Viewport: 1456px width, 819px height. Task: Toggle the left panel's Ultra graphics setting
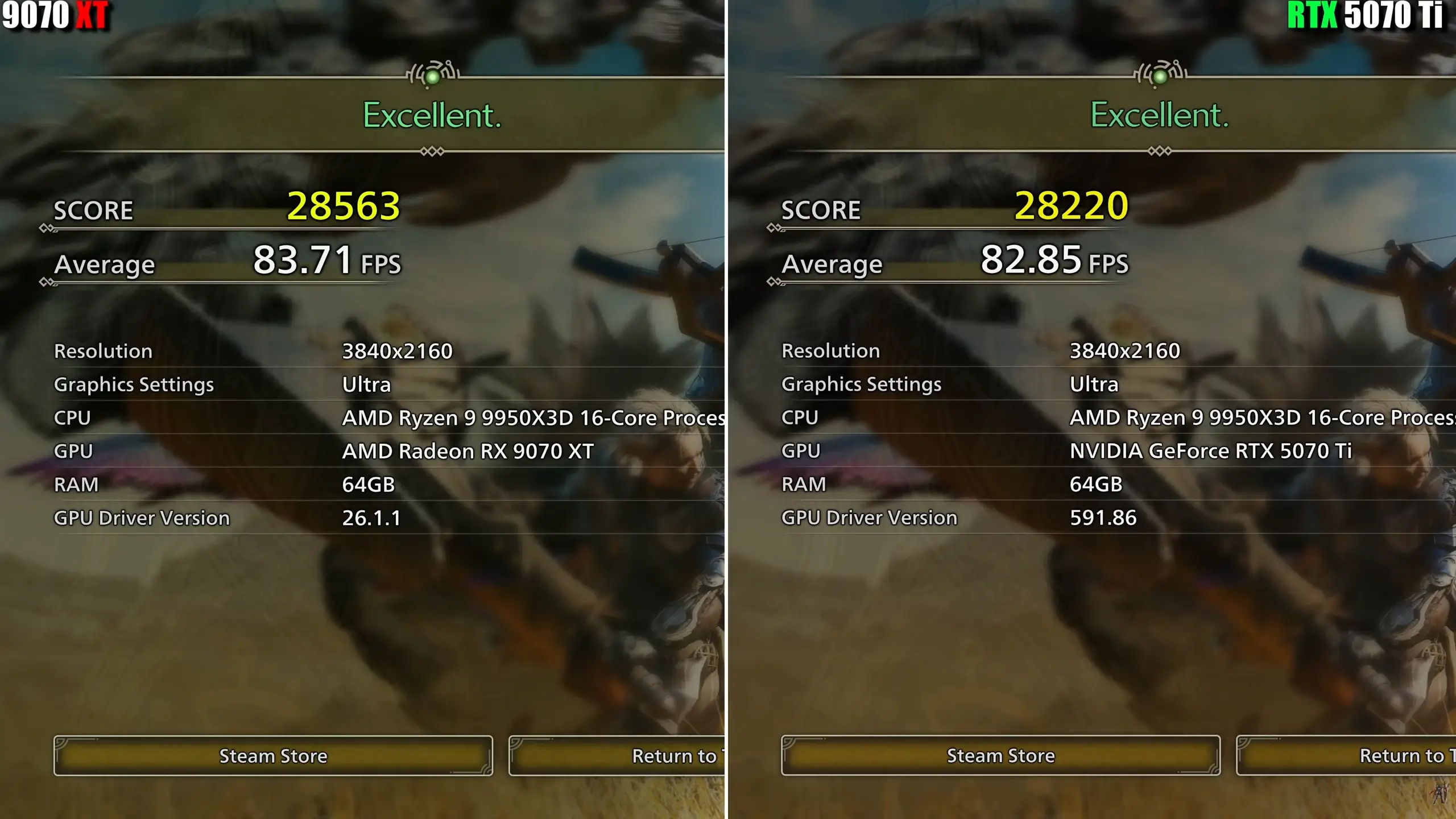coord(366,384)
